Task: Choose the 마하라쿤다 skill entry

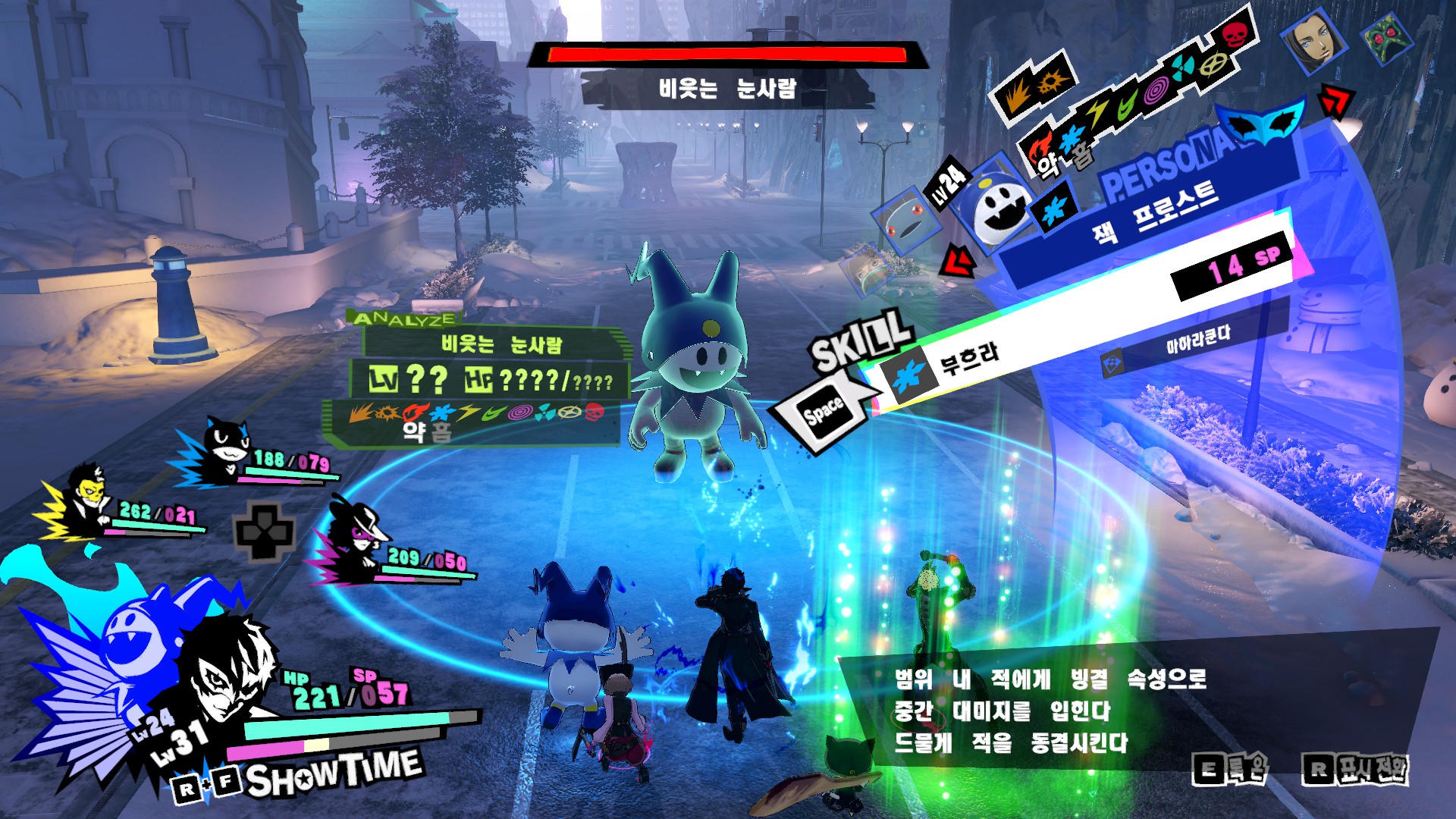Action: (1197, 337)
